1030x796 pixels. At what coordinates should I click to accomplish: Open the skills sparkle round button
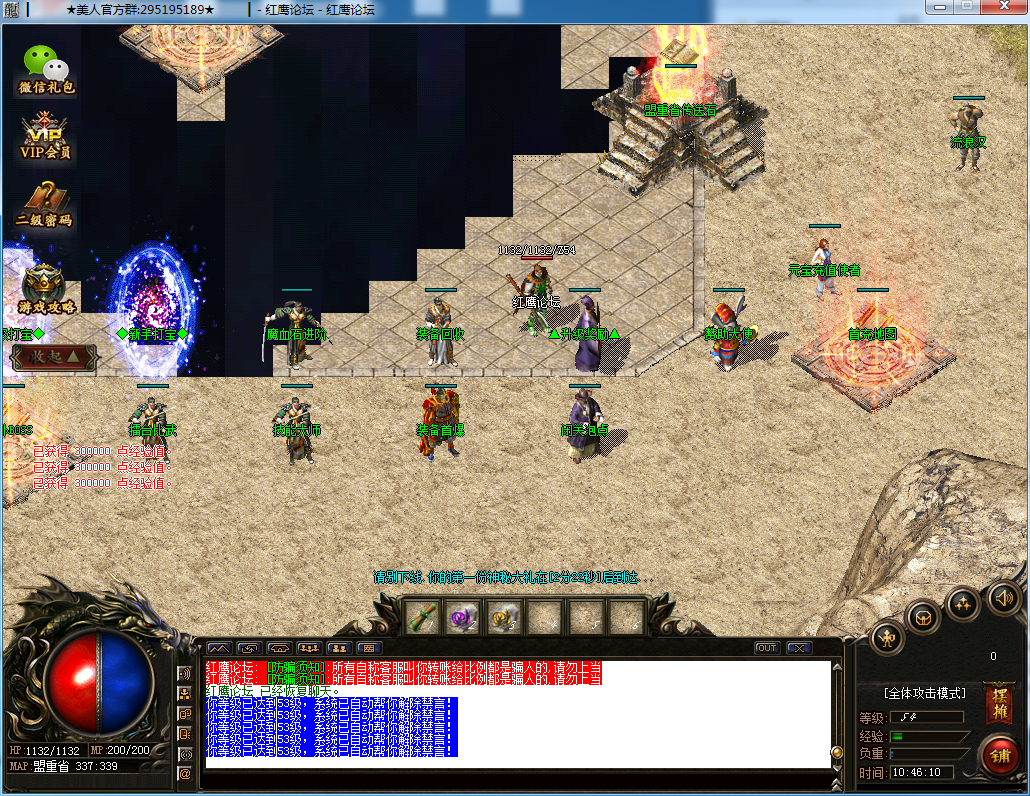coord(963,602)
